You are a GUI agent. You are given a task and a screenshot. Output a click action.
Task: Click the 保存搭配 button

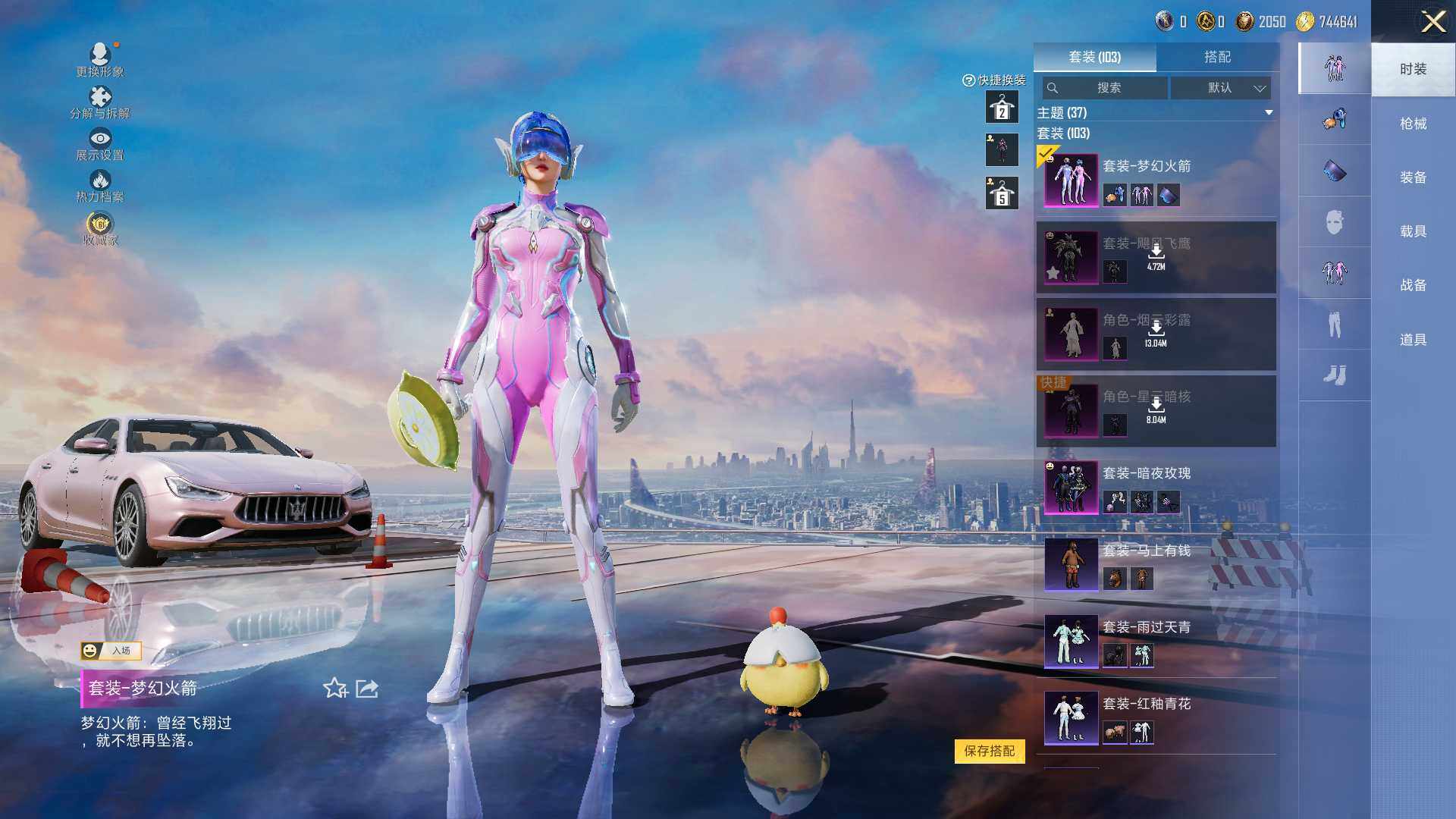pyautogui.click(x=989, y=751)
